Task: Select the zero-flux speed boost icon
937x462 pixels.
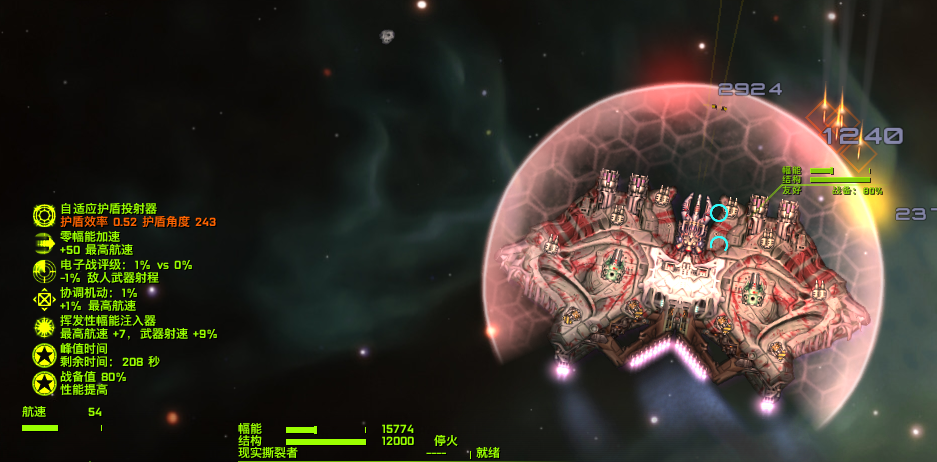Action: click(44, 243)
